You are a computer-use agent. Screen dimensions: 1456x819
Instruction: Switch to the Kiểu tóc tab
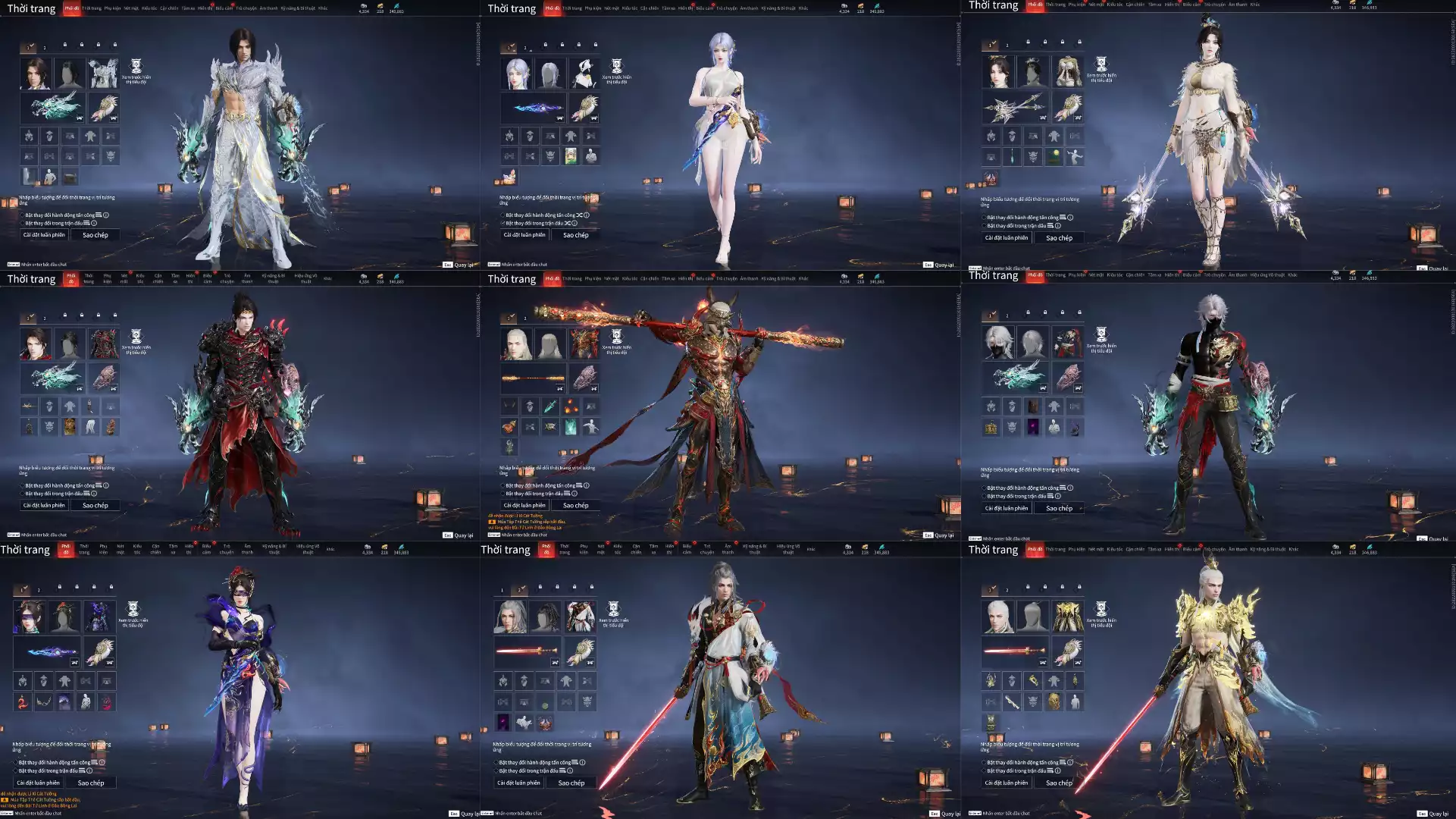click(x=149, y=8)
